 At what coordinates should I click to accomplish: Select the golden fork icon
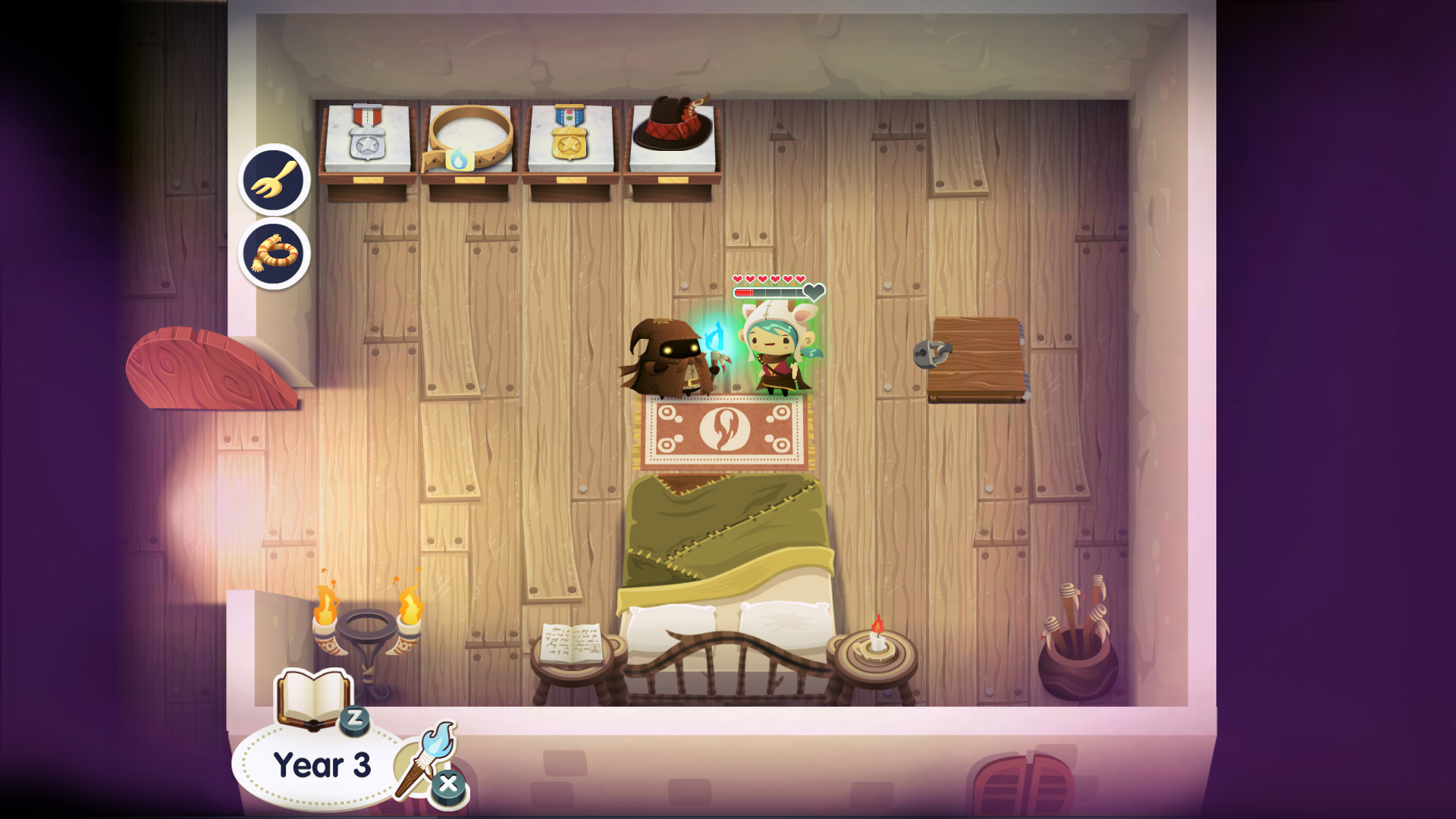(273, 180)
